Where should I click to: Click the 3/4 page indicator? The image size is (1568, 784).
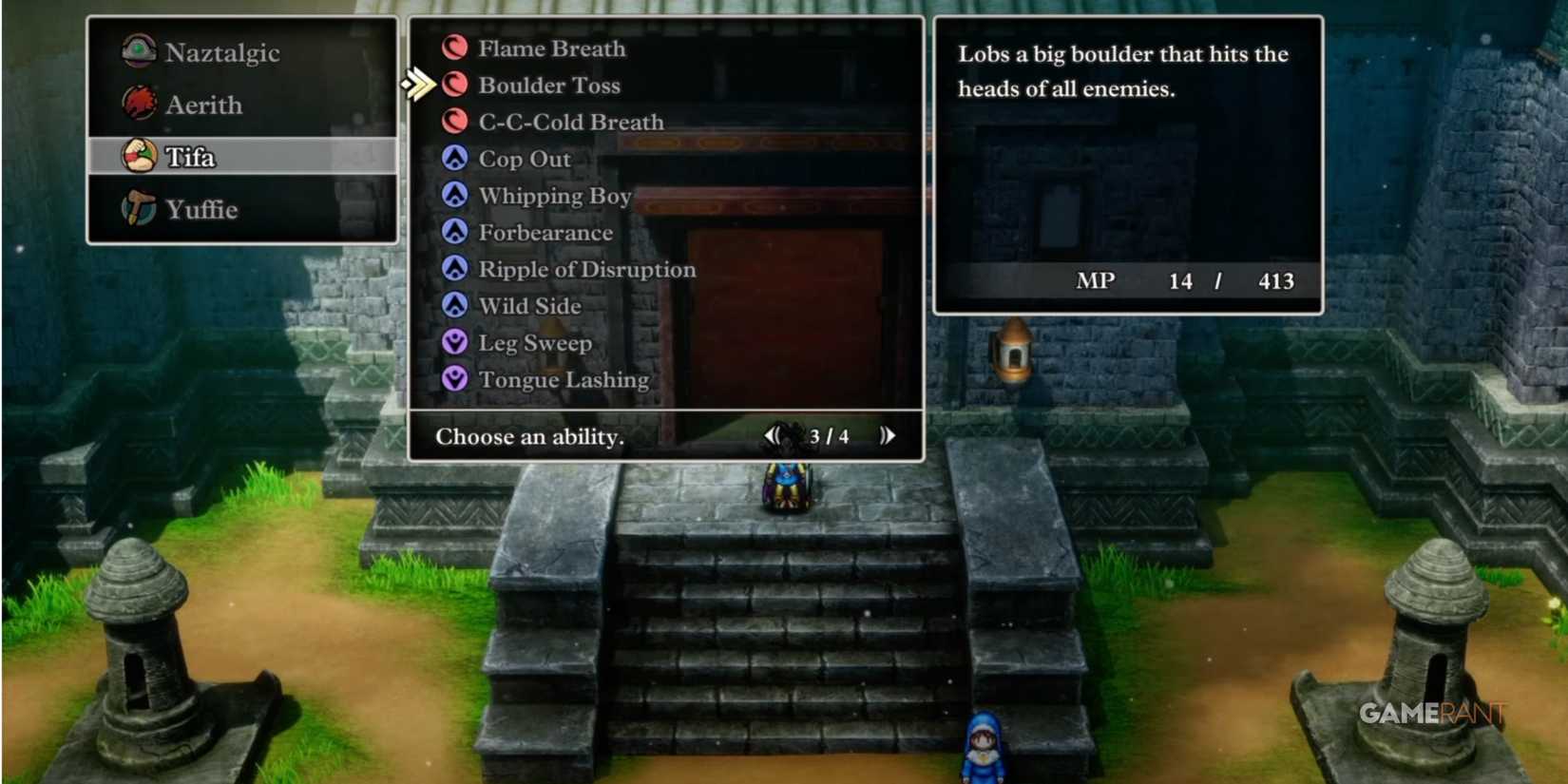click(830, 436)
